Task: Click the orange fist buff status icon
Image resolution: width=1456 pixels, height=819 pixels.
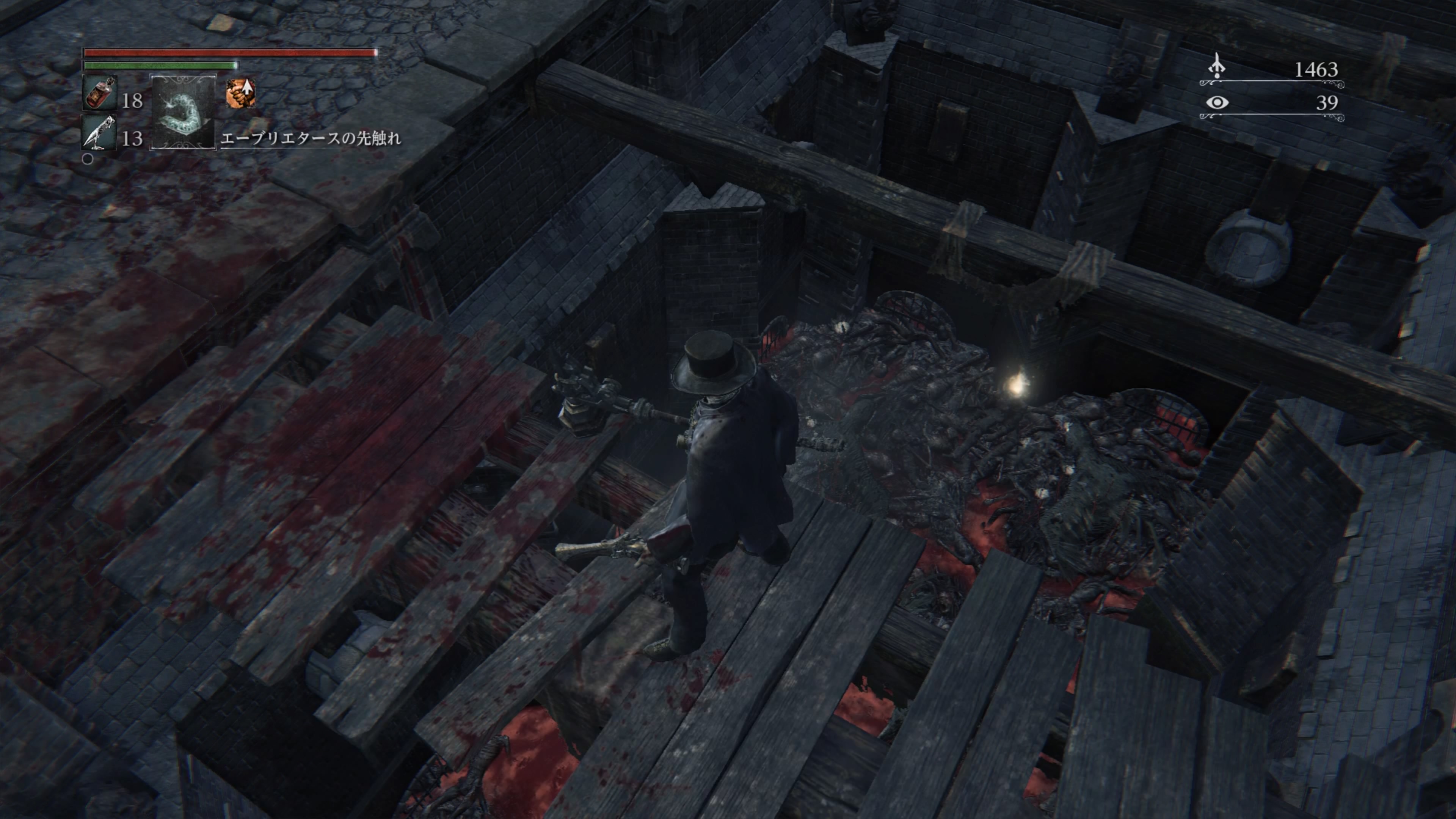Action: click(240, 93)
